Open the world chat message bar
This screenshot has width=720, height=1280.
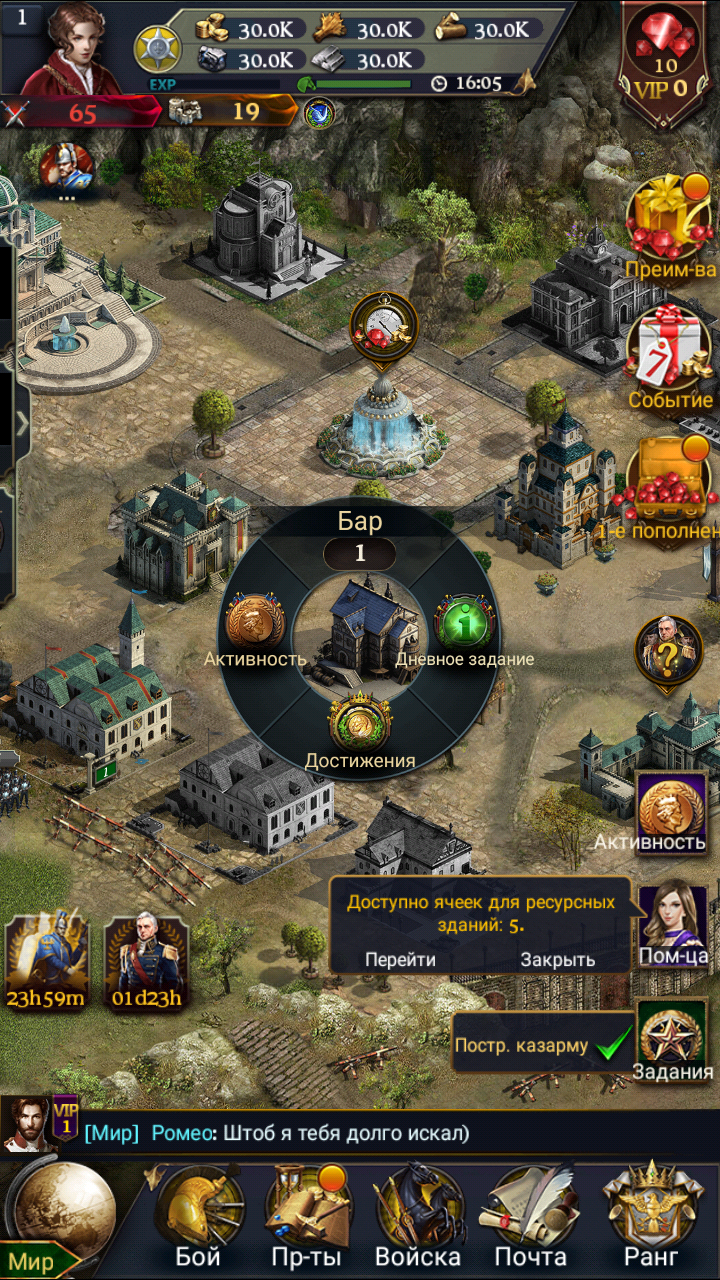360,1133
